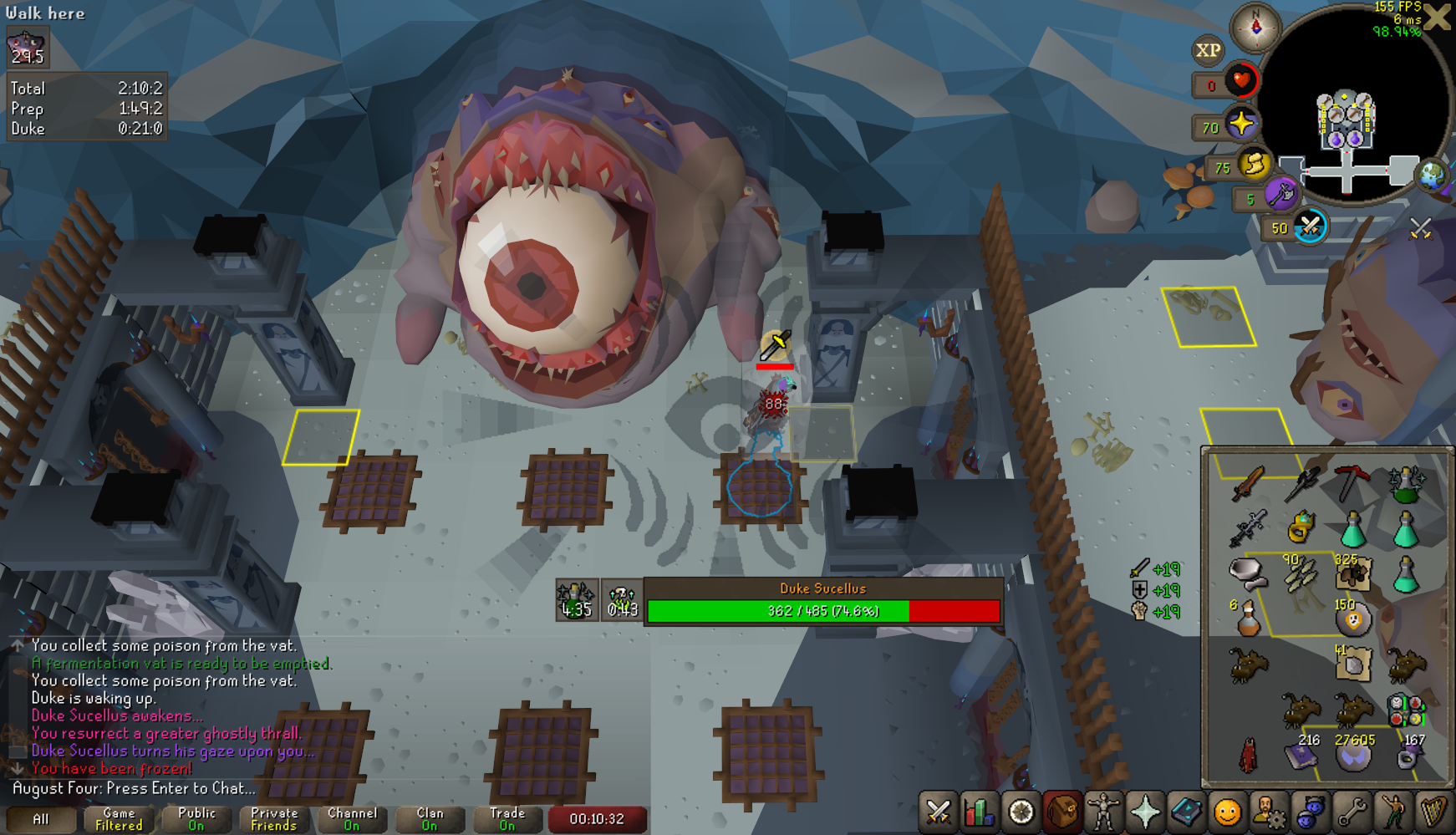The width and height of the screenshot is (1456, 835).
Task: Click the pestle and mortar item
Action: [1246, 572]
